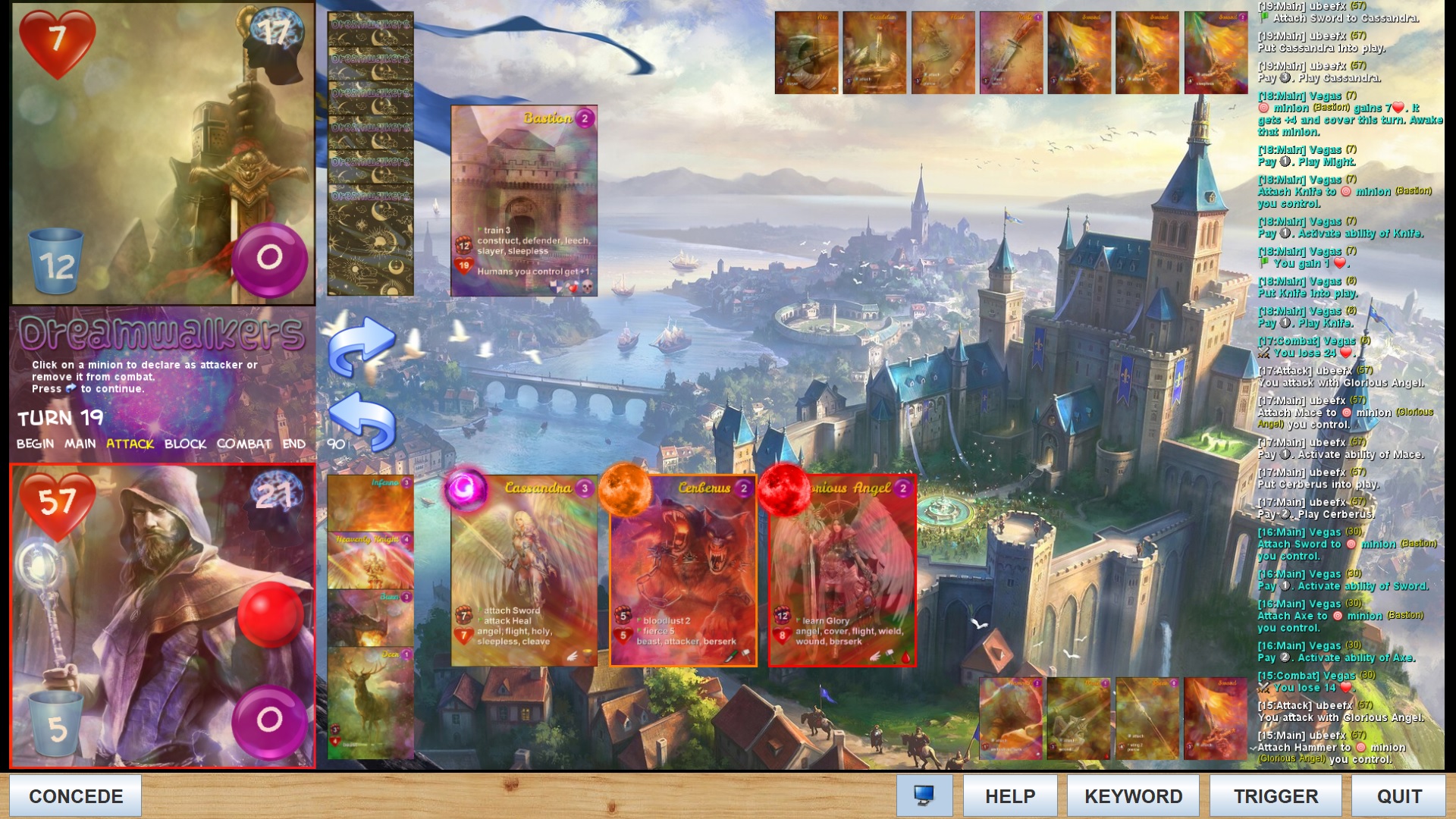View your Spear equipment card
This screenshot has height=819, width=1456.
click(1147, 718)
